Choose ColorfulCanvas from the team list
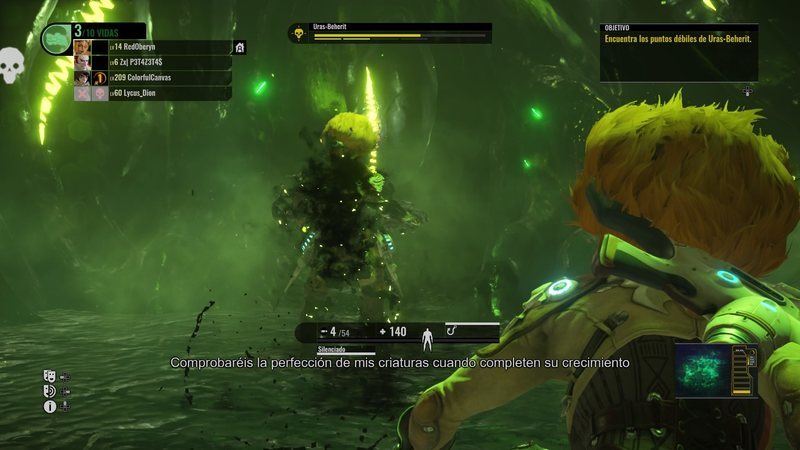 (x=150, y=78)
